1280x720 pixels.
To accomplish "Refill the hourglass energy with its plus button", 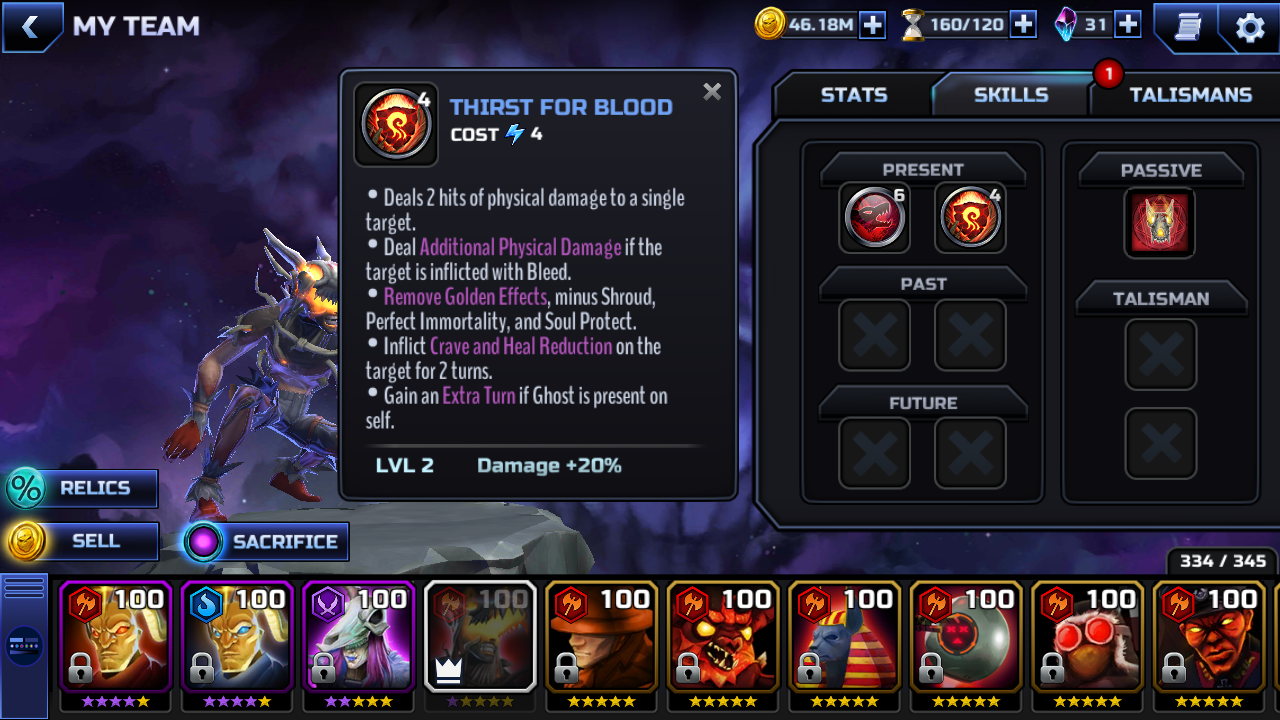I will click(x=1023, y=25).
